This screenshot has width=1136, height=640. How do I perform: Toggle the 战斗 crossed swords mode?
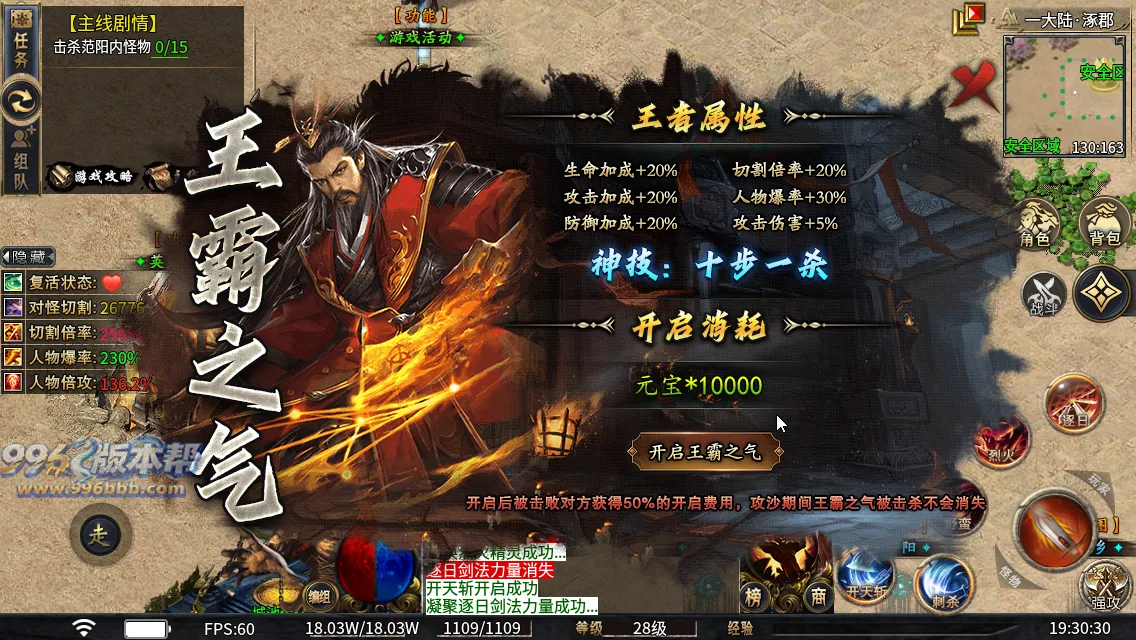1043,293
